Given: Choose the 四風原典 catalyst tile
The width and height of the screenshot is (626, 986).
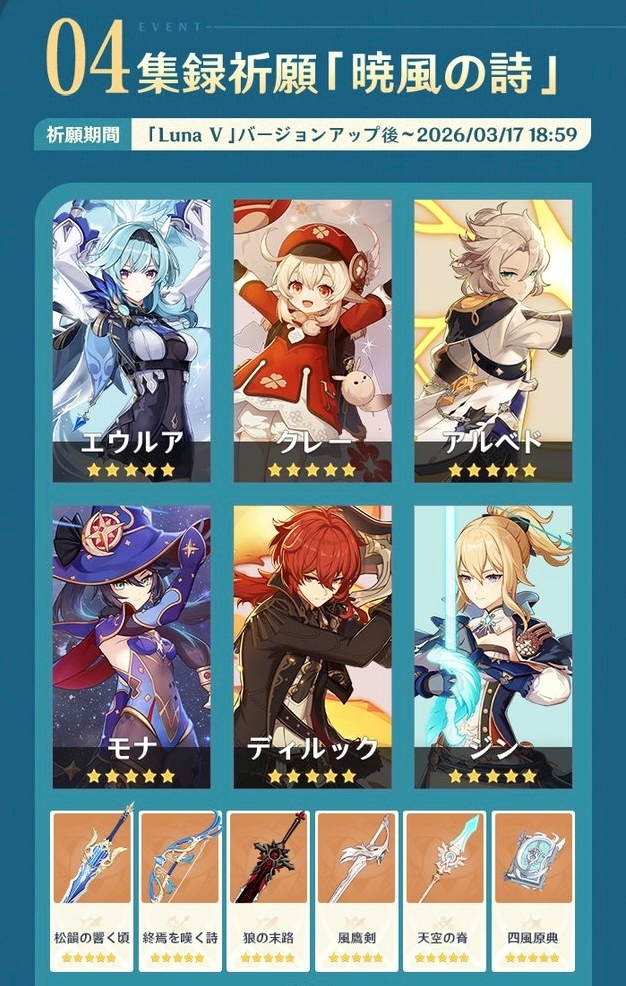Looking at the screenshot, I should (x=533, y=888).
